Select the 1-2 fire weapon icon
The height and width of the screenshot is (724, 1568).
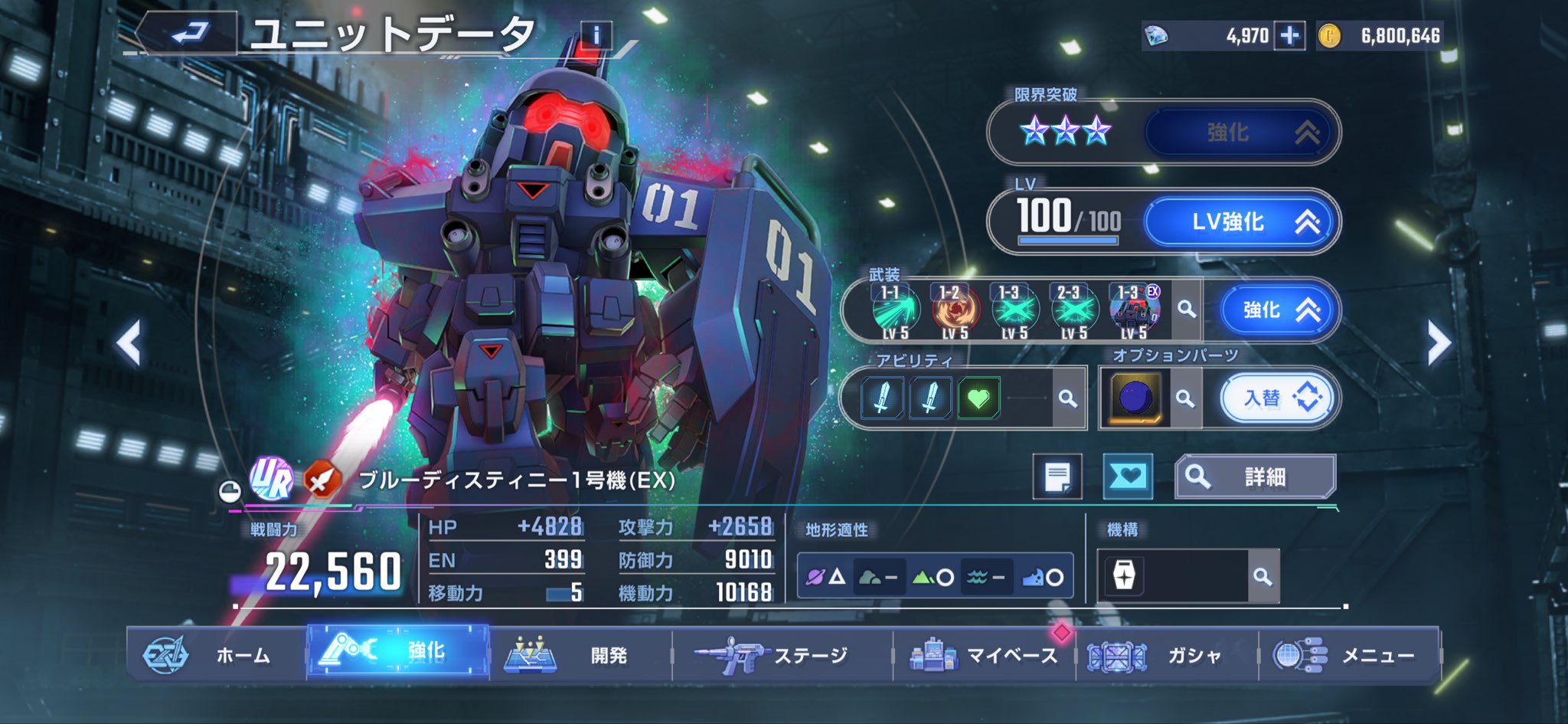(x=955, y=312)
